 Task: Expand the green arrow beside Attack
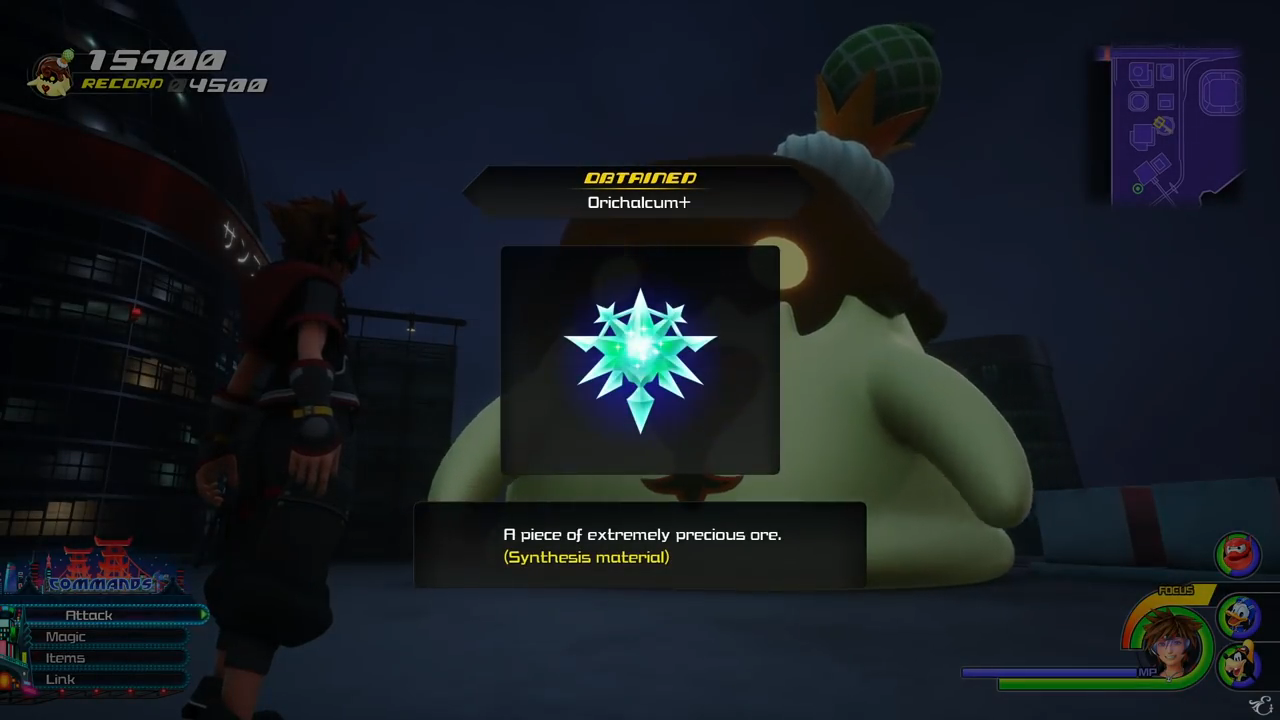click(204, 614)
